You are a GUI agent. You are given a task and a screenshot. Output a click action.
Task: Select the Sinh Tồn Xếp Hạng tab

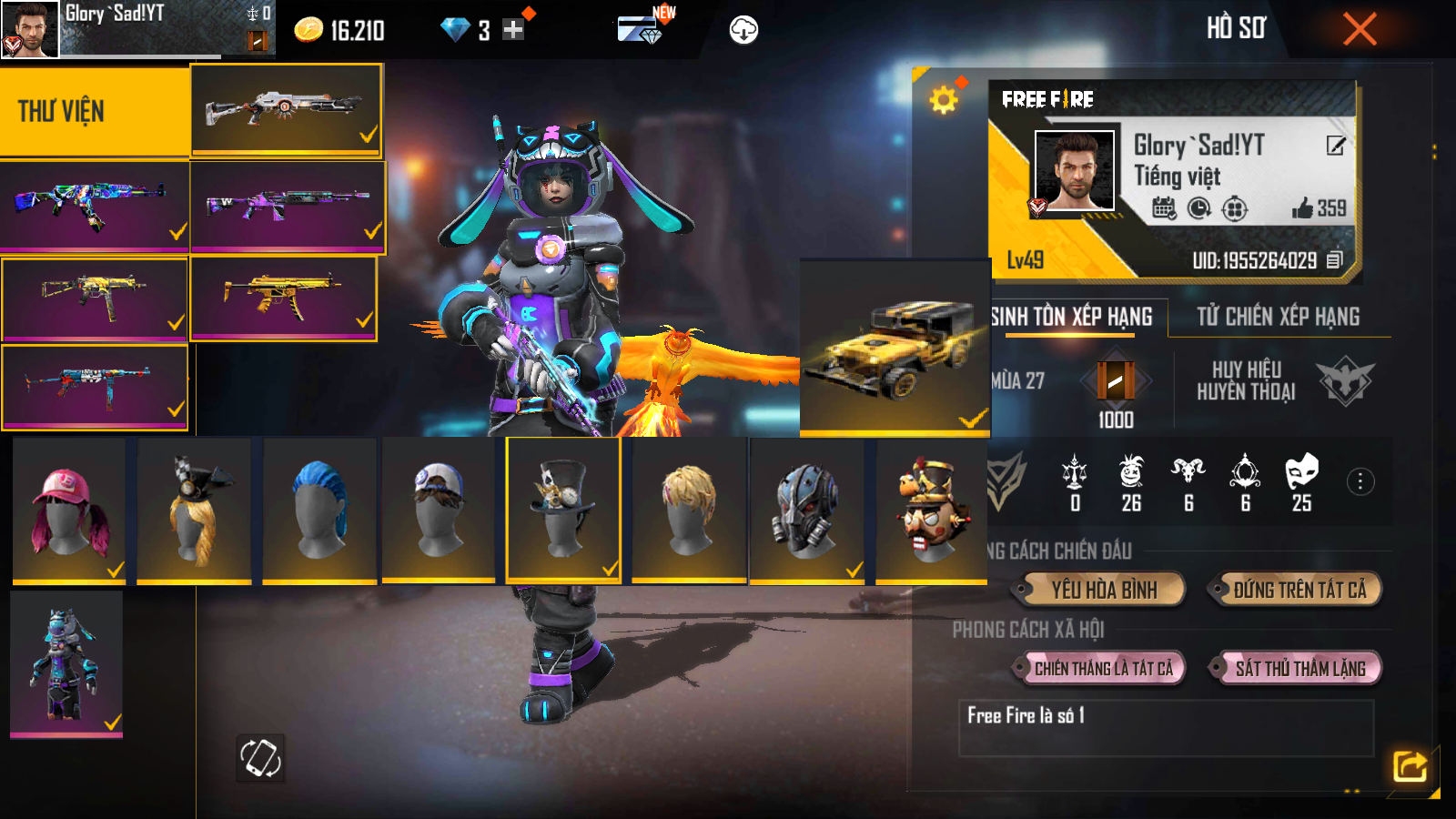click(x=1072, y=317)
